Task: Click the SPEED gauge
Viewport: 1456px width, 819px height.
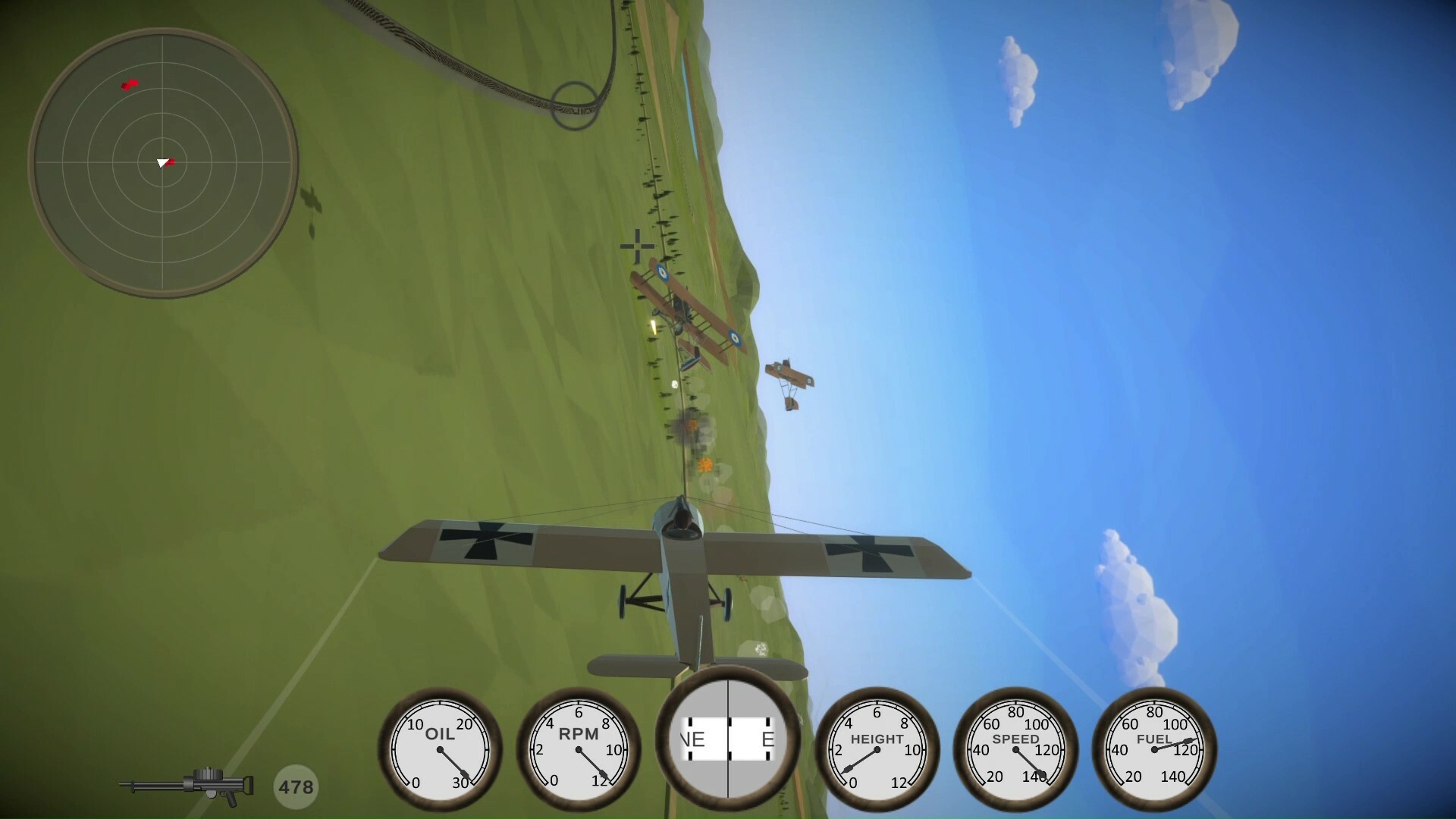Action: tap(1017, 751)
